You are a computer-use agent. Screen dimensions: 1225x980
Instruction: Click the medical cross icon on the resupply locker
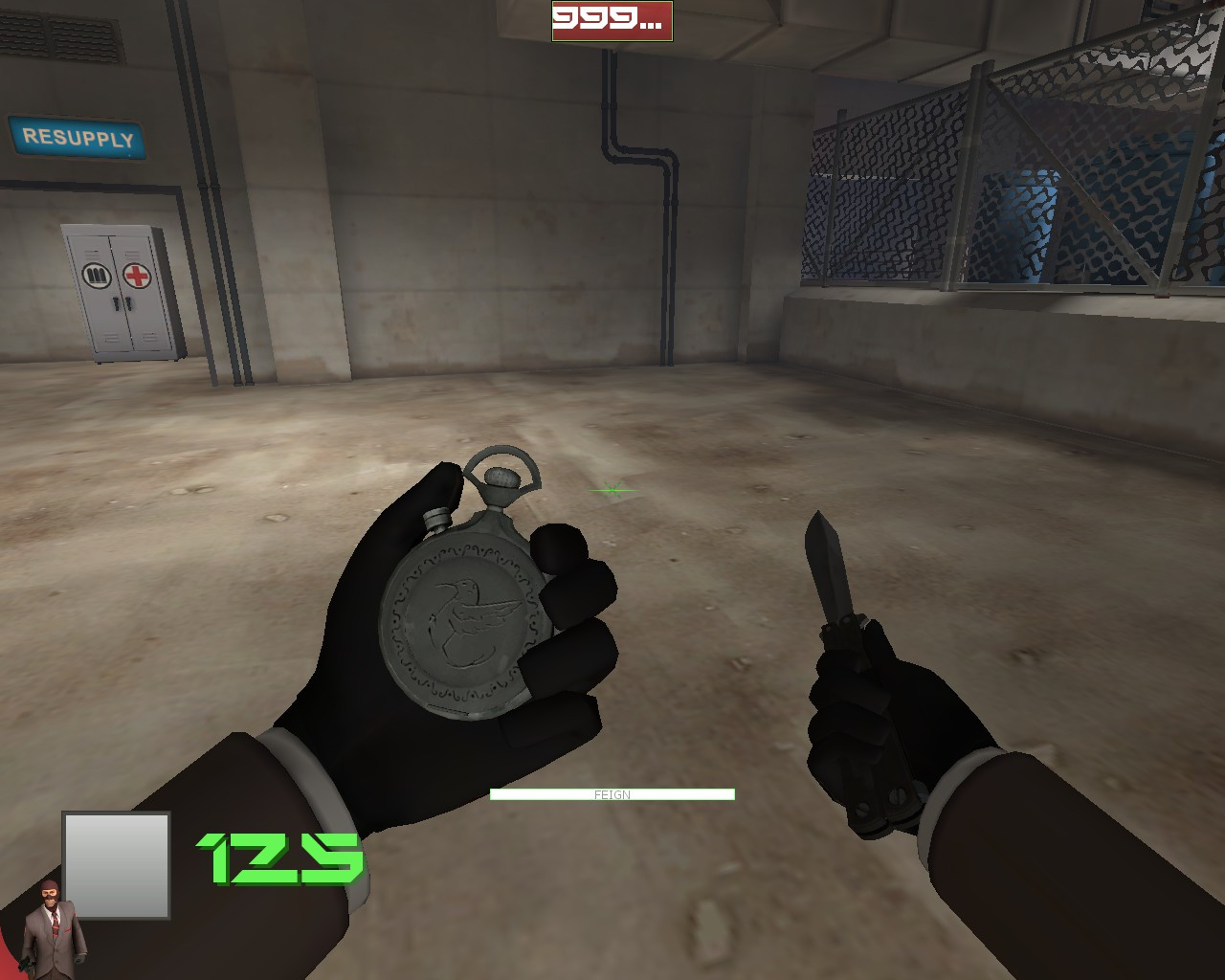click(x=138, y=274)
